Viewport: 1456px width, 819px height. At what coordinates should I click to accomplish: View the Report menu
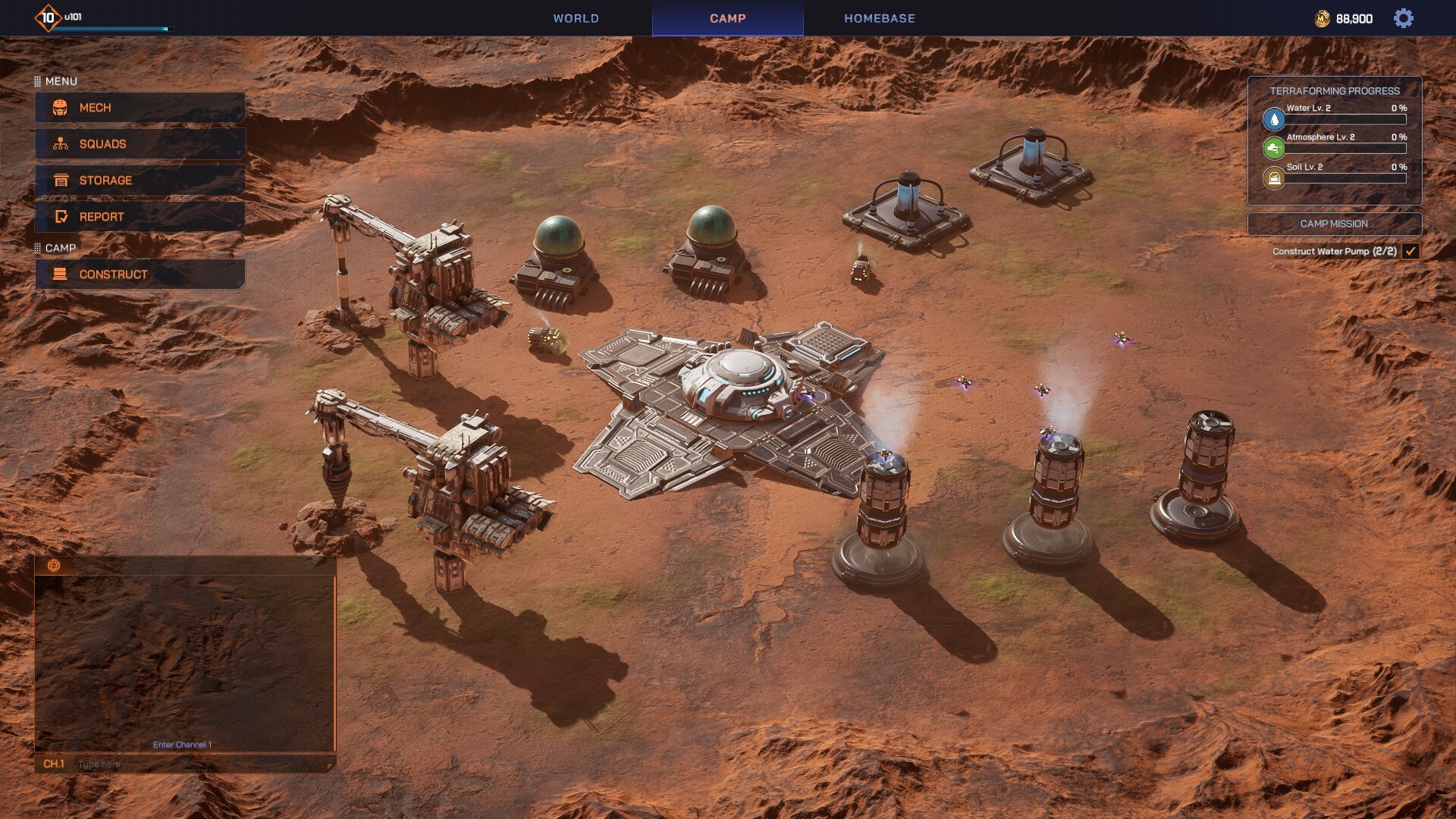[140, 217]
